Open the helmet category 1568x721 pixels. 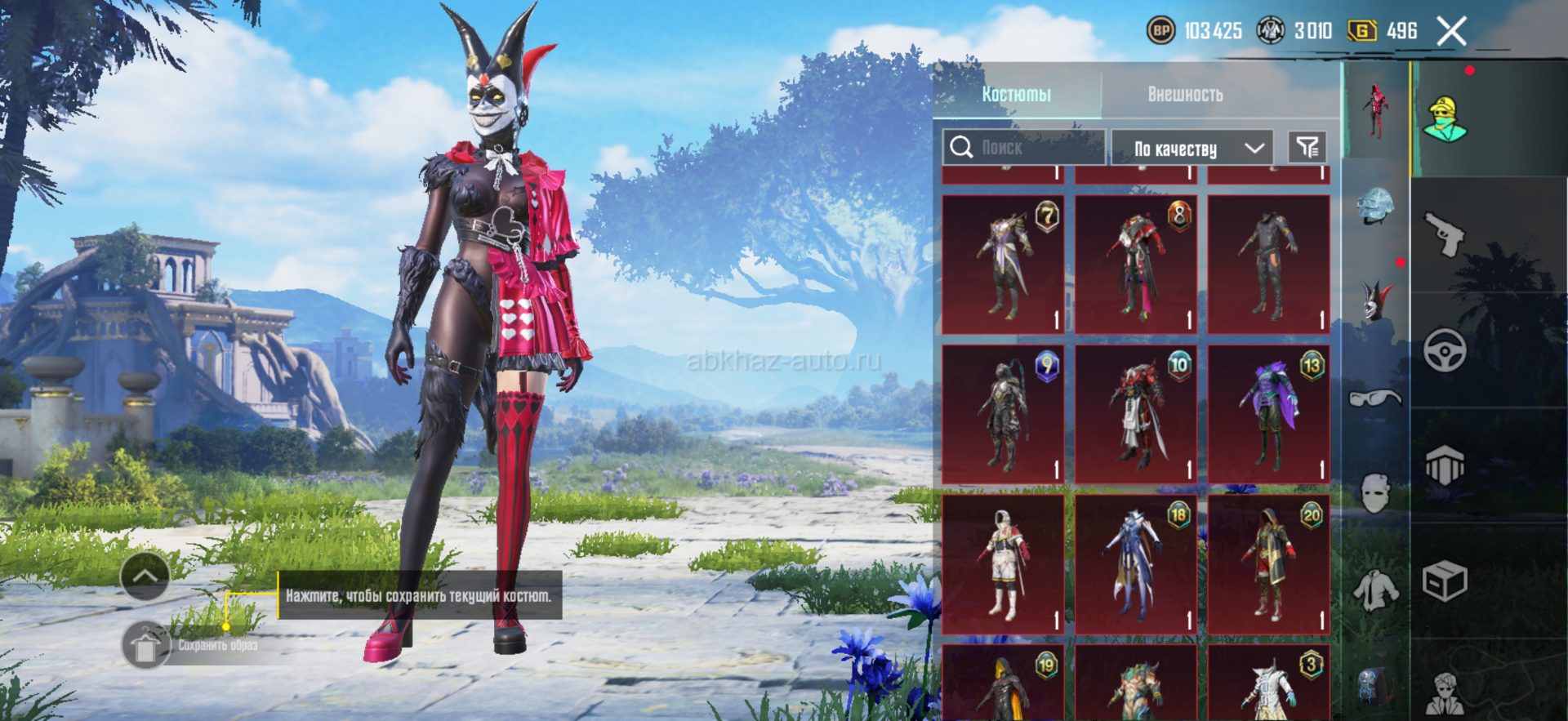1375,205
